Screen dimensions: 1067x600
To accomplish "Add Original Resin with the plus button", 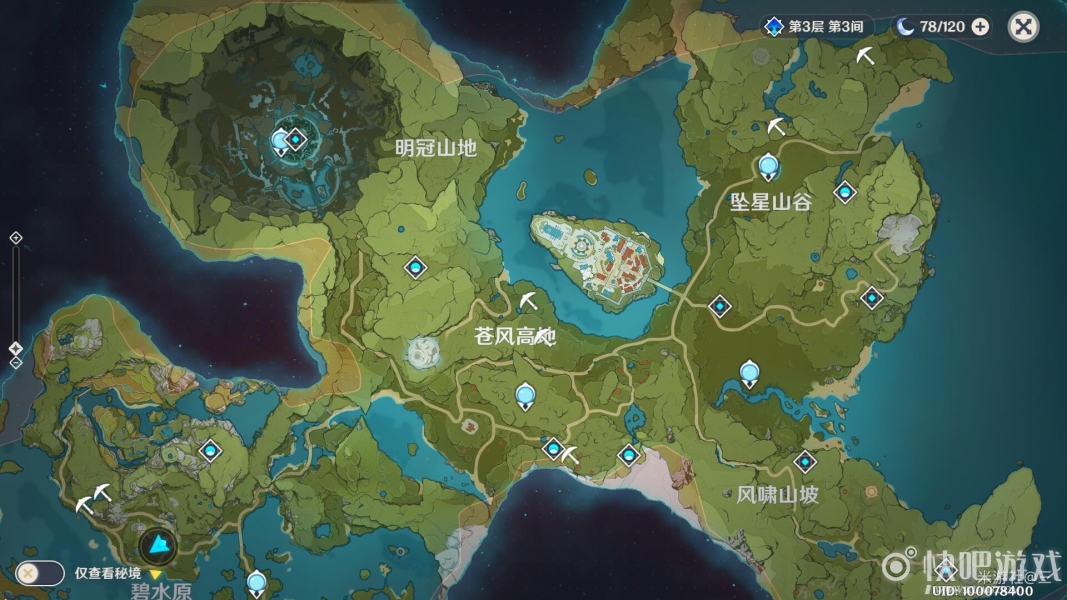I will (980, 27).
